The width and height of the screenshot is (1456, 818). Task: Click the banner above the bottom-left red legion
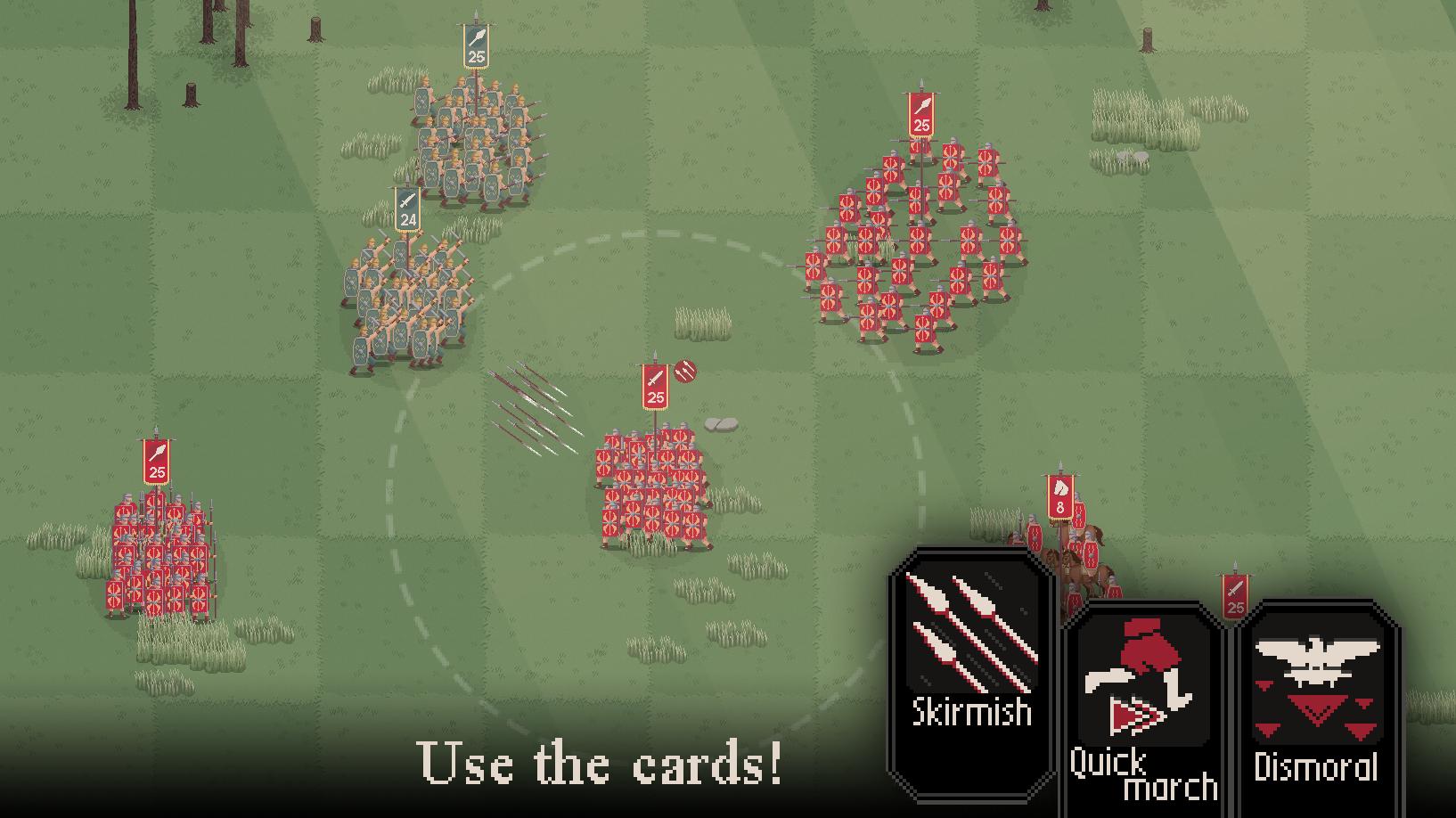pos(155,459)
